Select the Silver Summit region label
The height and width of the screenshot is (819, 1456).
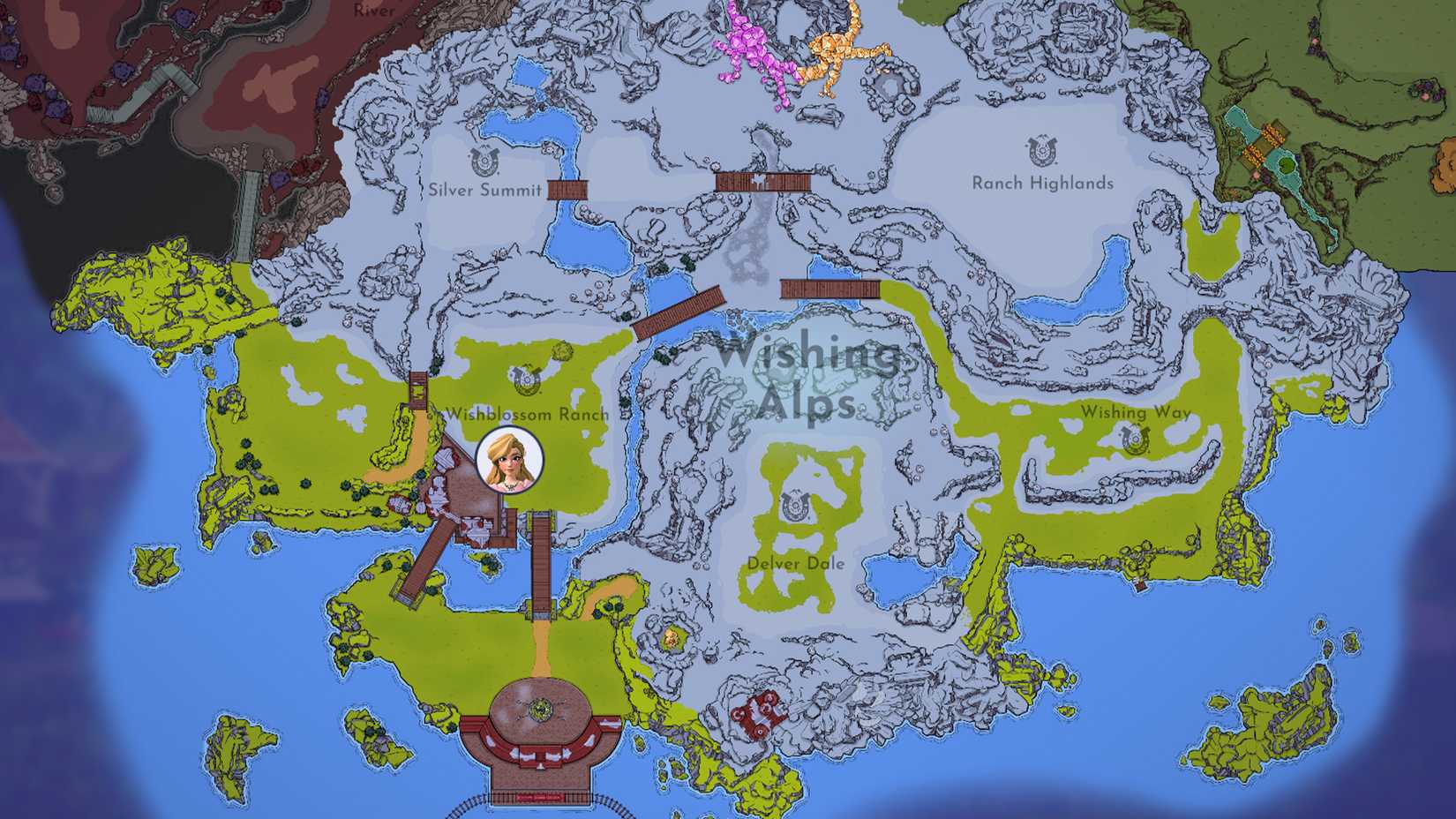[486, 188]
